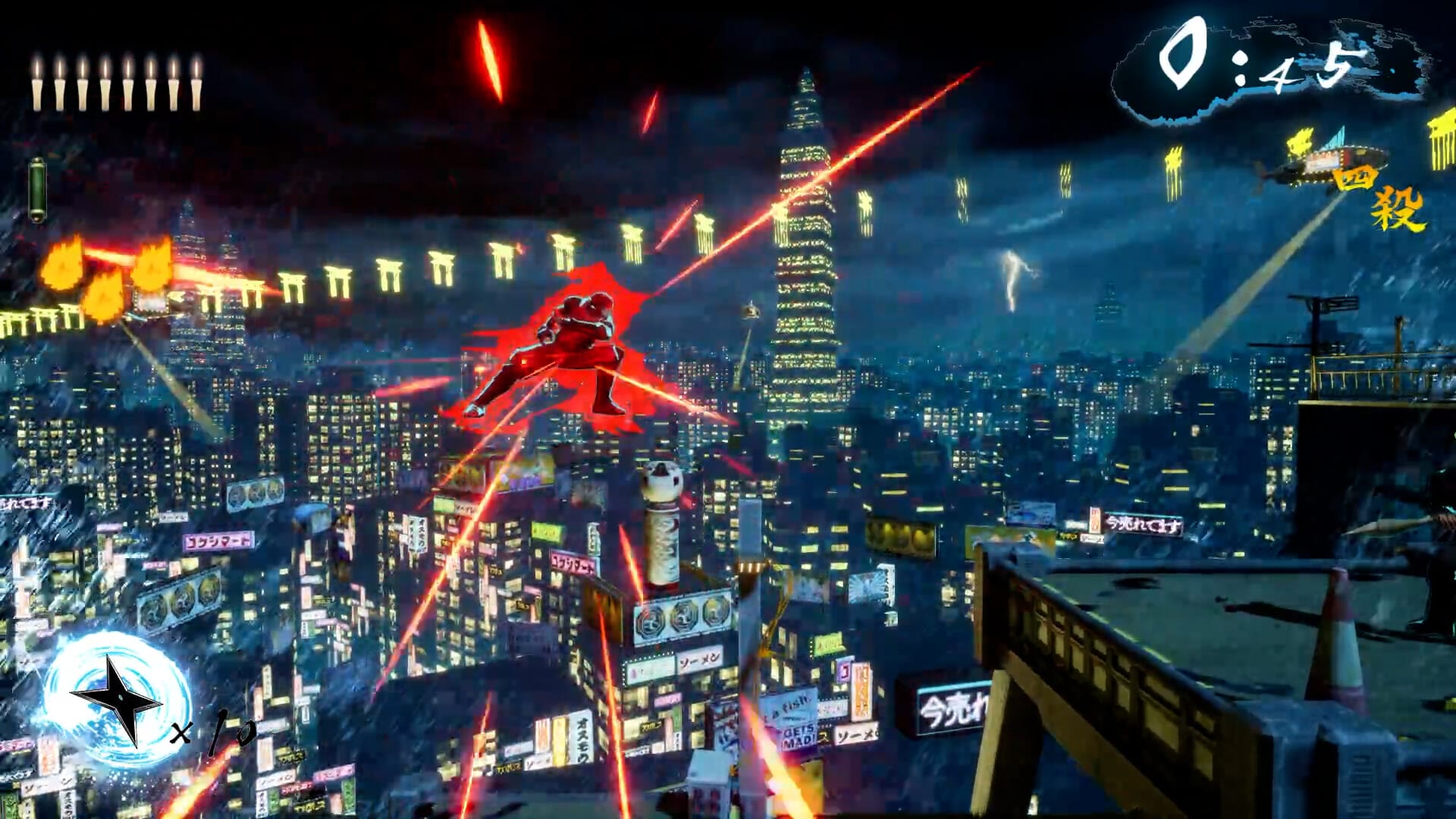This screenshot has width=1456, height=819.
Task: Click the green bamboo tube gauge
Action: click(x=37, y=190)
